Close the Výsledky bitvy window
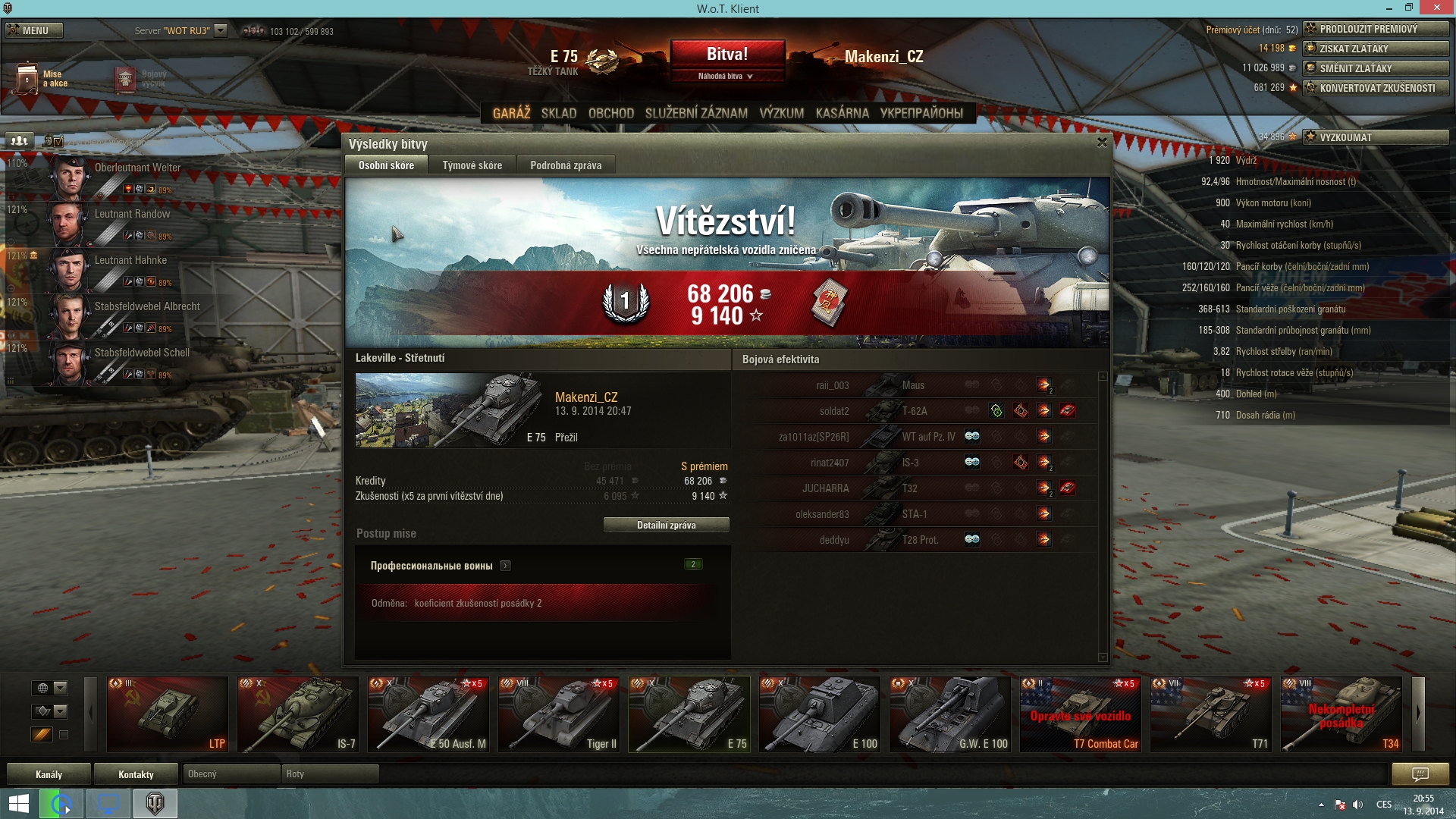This screenshot has width=1456, height=819. click(1102, 143)
